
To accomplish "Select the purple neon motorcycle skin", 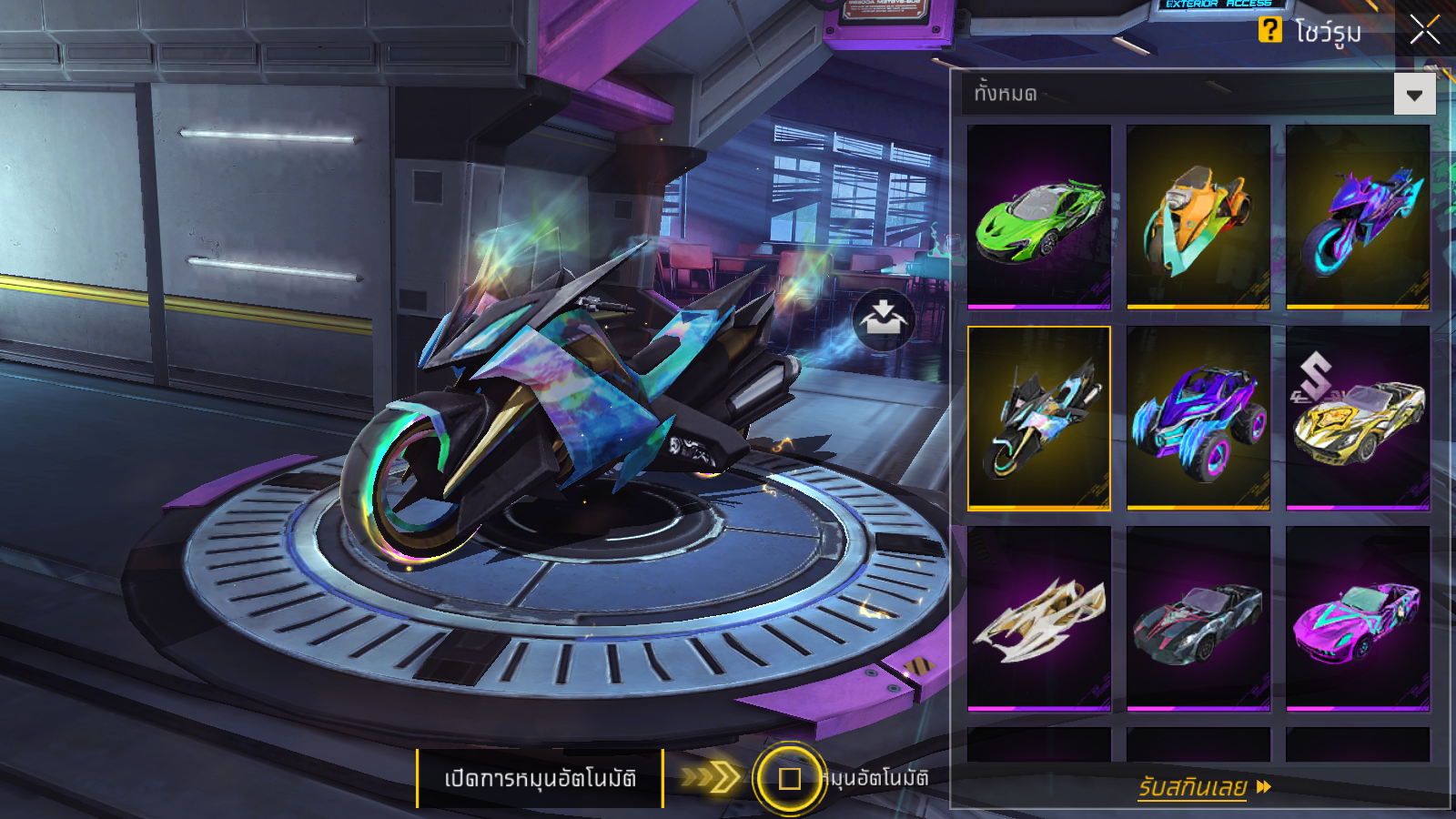I will 1357,217.
